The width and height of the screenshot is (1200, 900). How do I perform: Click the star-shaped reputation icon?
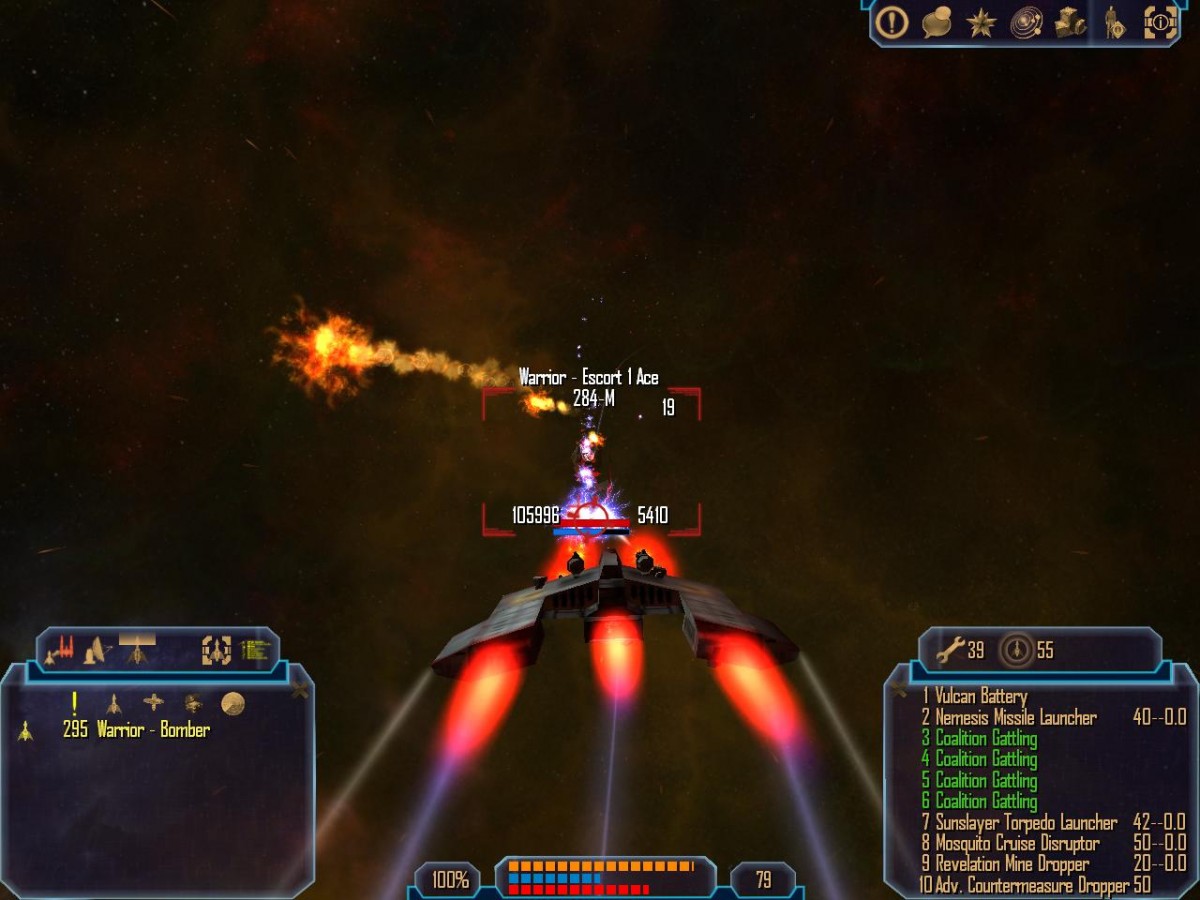pos(981,21)
